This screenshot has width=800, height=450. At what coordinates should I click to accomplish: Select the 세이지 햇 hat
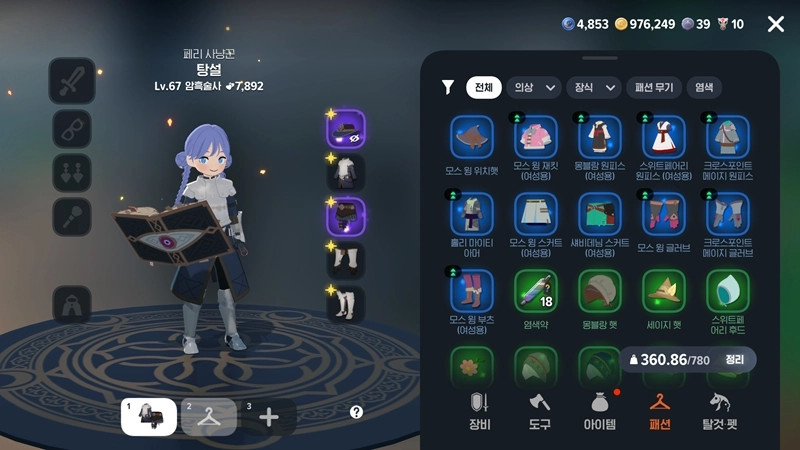point(664,291)
